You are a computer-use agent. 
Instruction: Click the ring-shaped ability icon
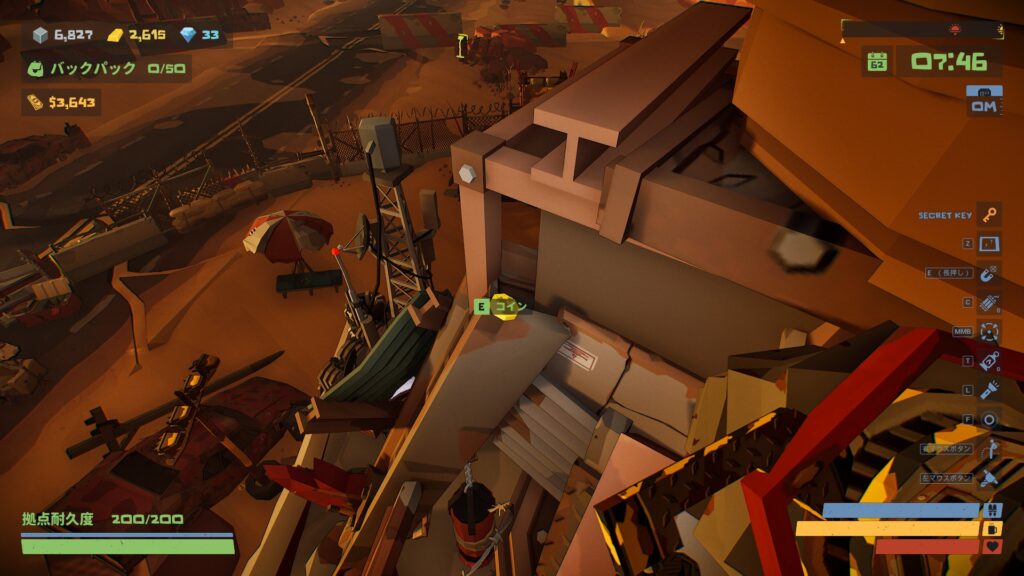pyautogui.click(x=989, y=420)
